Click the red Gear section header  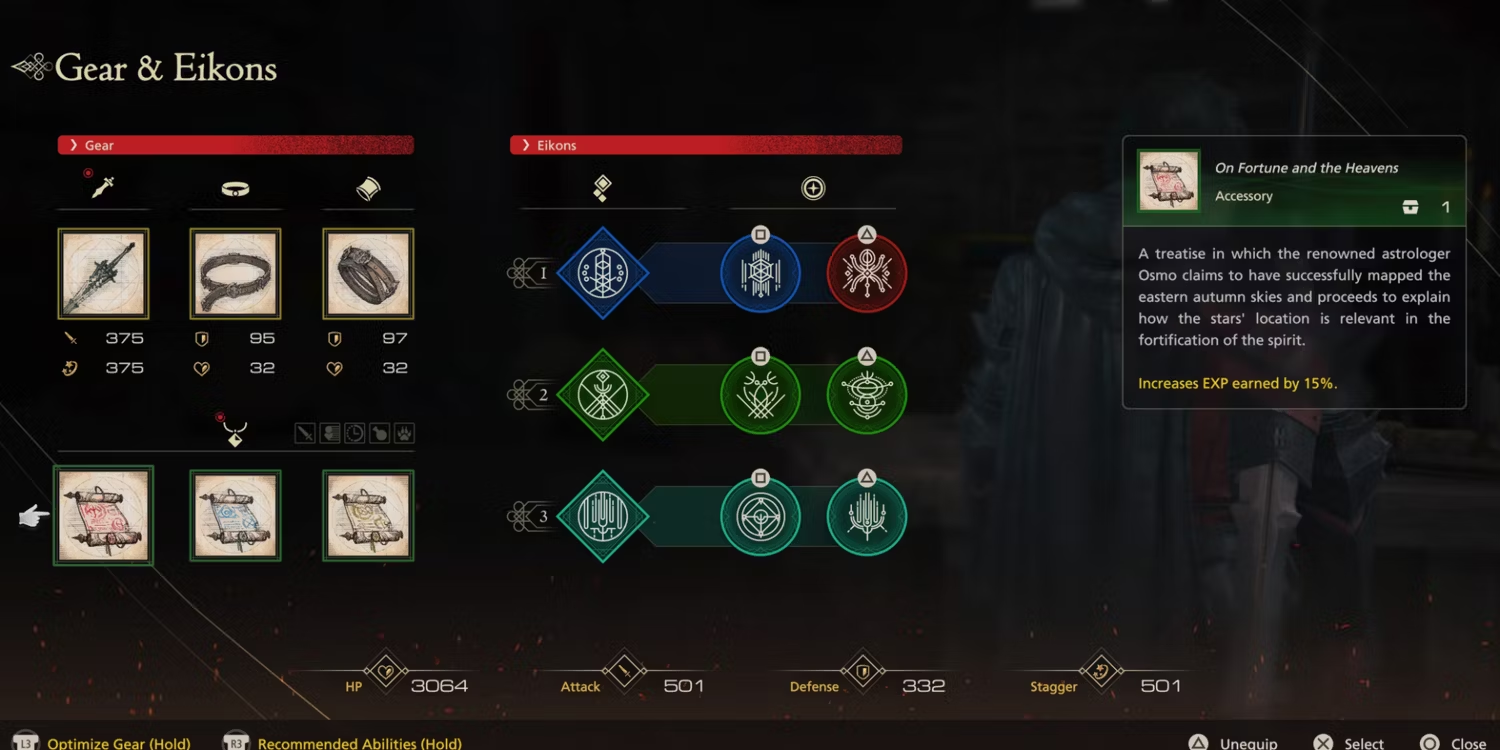point(235,145)
